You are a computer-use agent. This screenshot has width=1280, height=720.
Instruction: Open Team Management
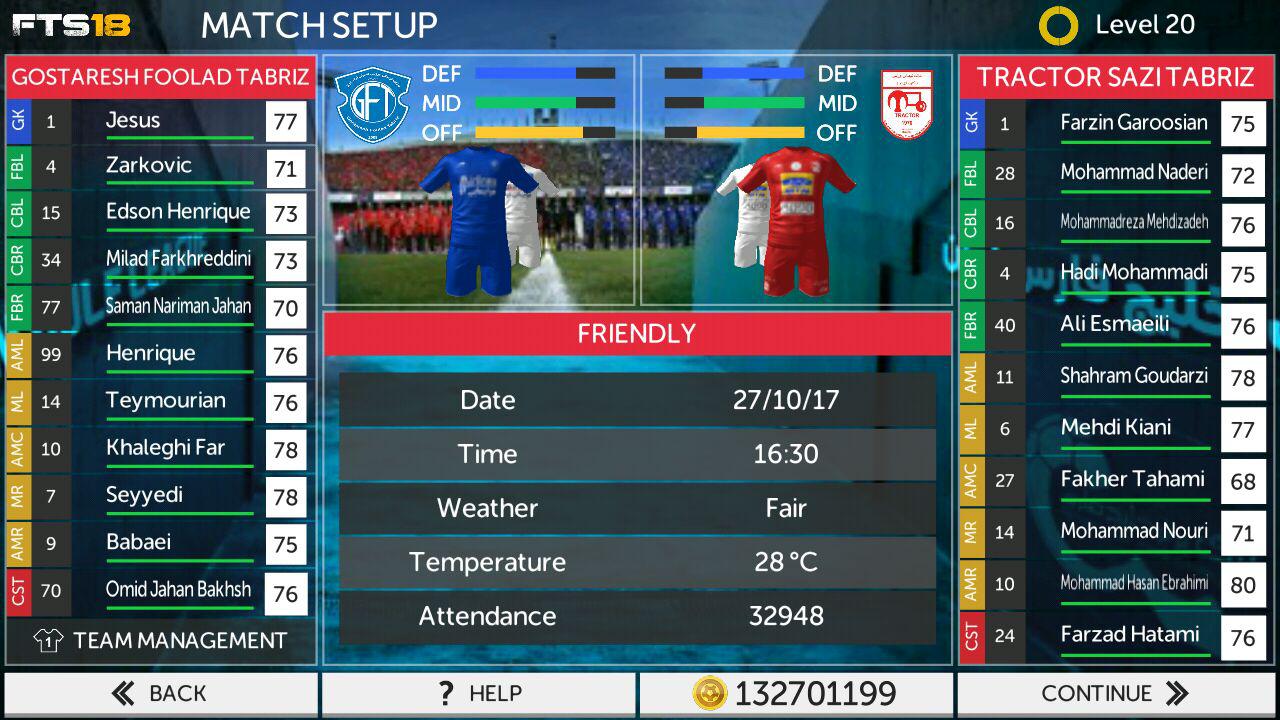click(160, 640)
